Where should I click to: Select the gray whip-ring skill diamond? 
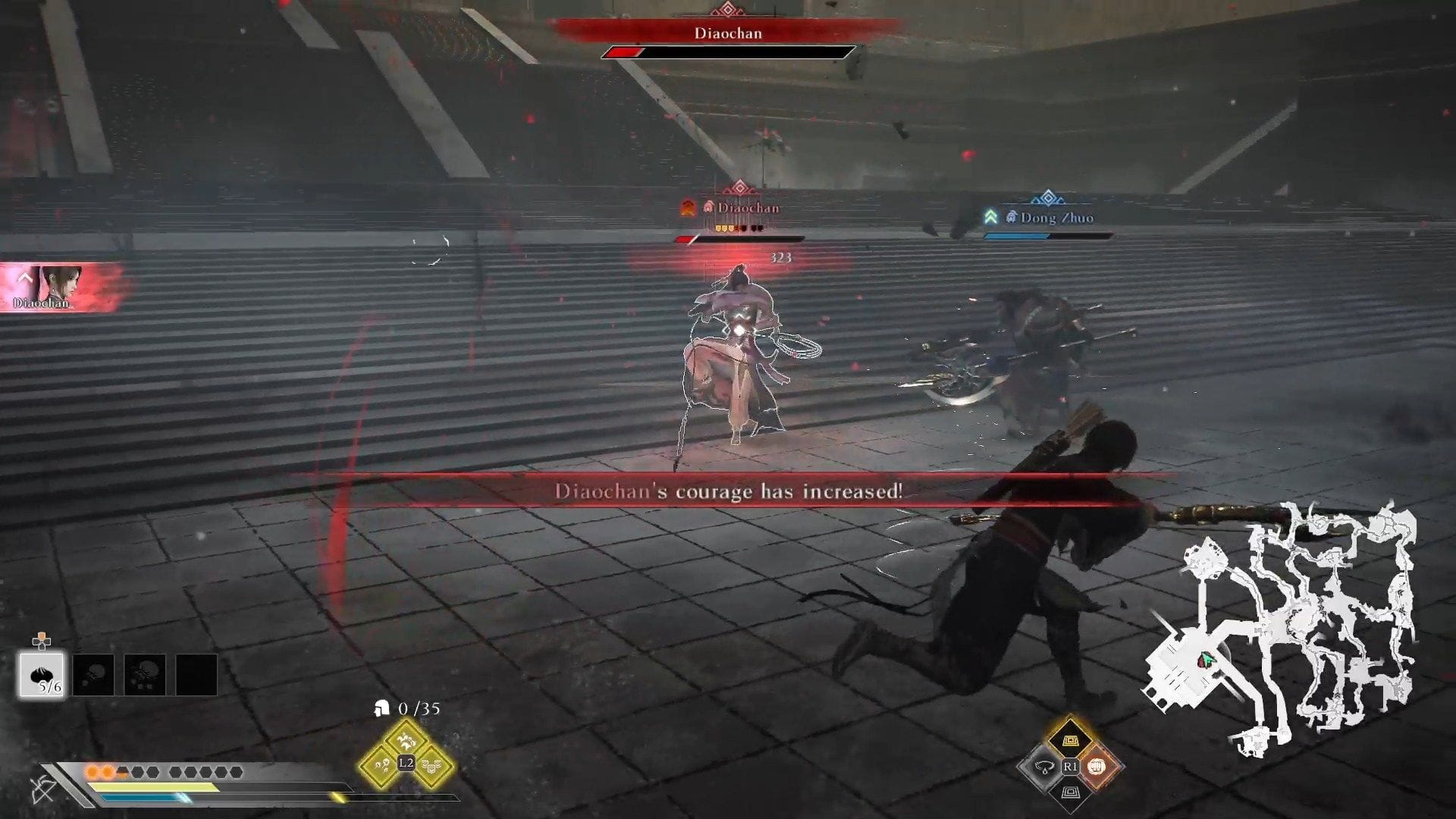pos(1043,767)
